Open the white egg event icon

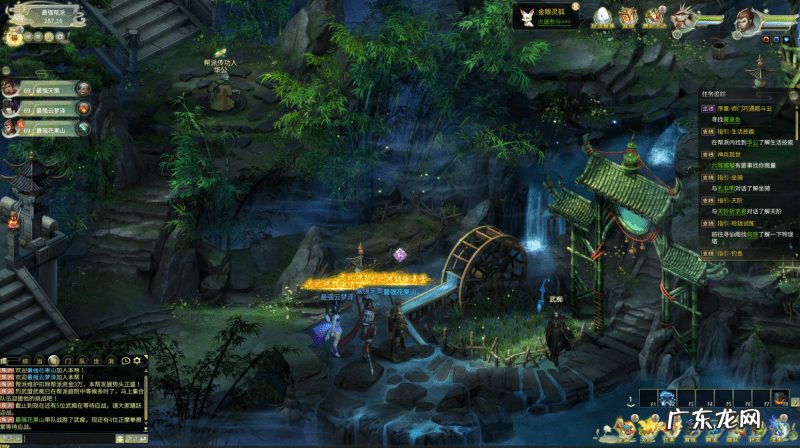[x=603, y=17]
